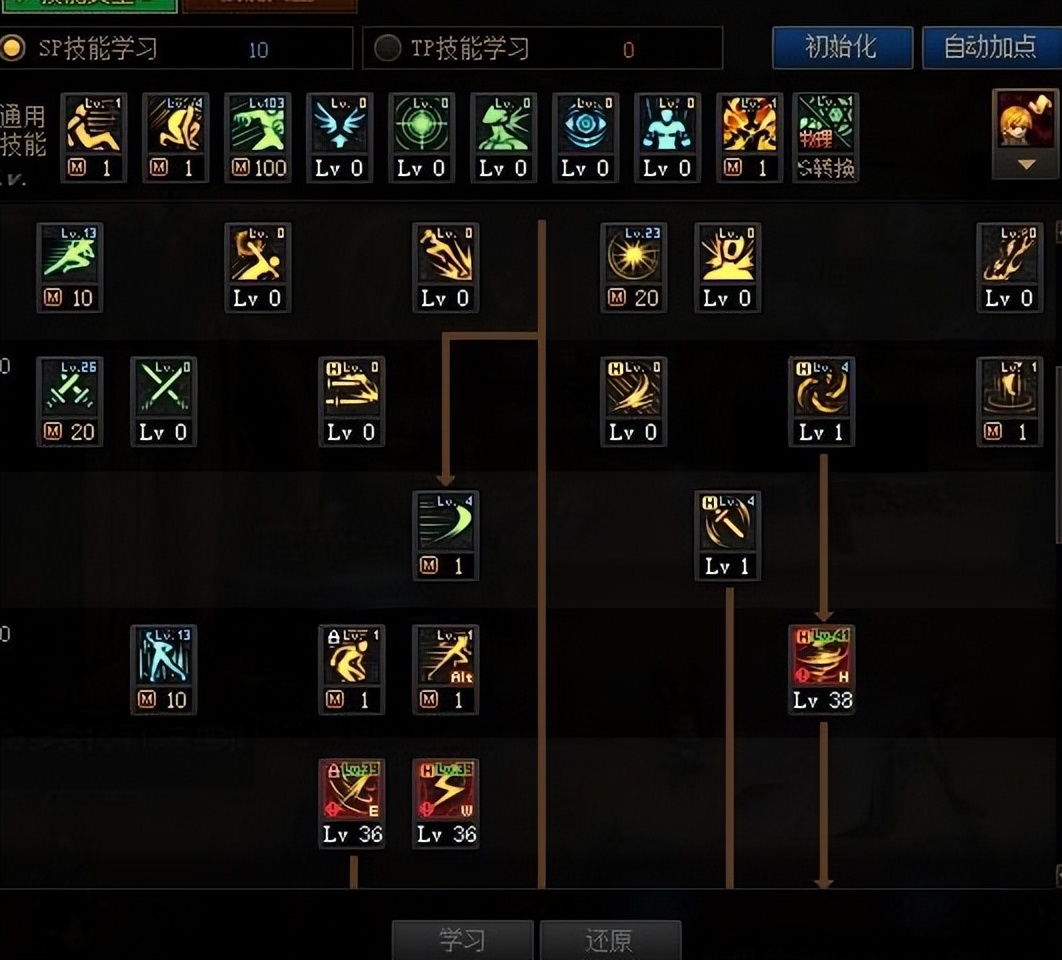
Task: Select the running figure skill marked Alt
Action: pyautogui.click(x=446, y=656)
